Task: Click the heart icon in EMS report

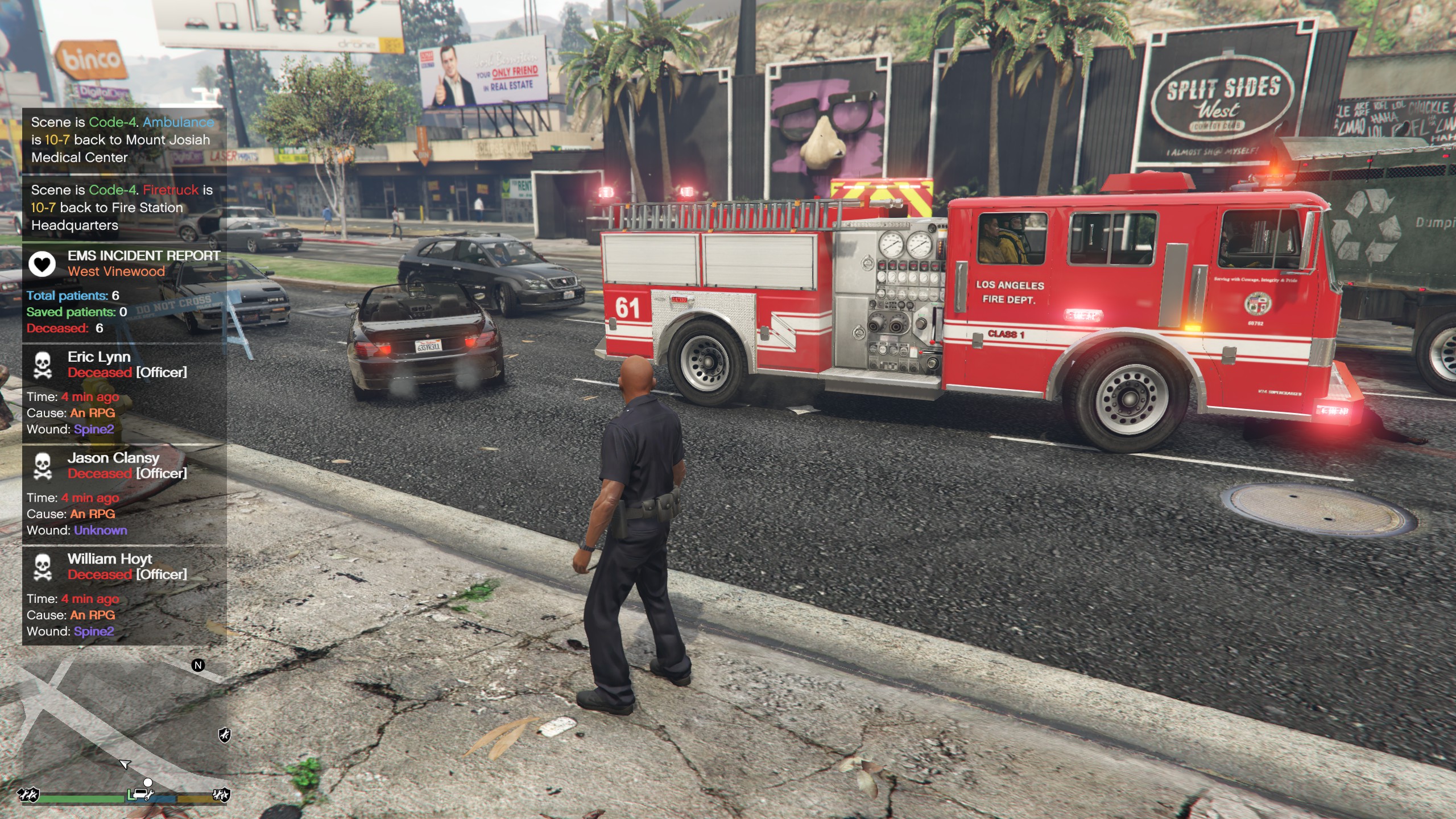Action: 42,264
